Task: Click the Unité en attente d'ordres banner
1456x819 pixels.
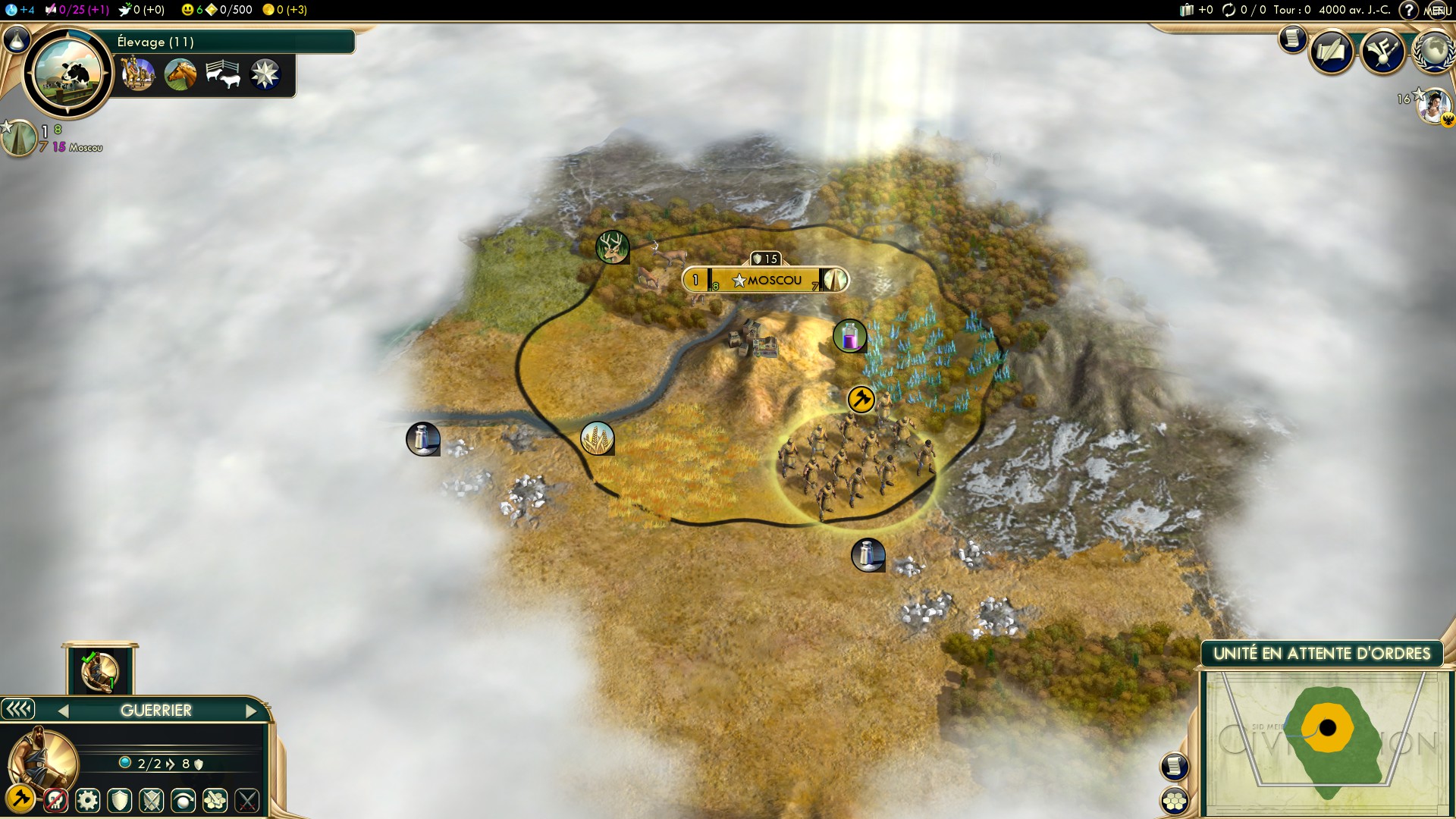Action: 1322,654
